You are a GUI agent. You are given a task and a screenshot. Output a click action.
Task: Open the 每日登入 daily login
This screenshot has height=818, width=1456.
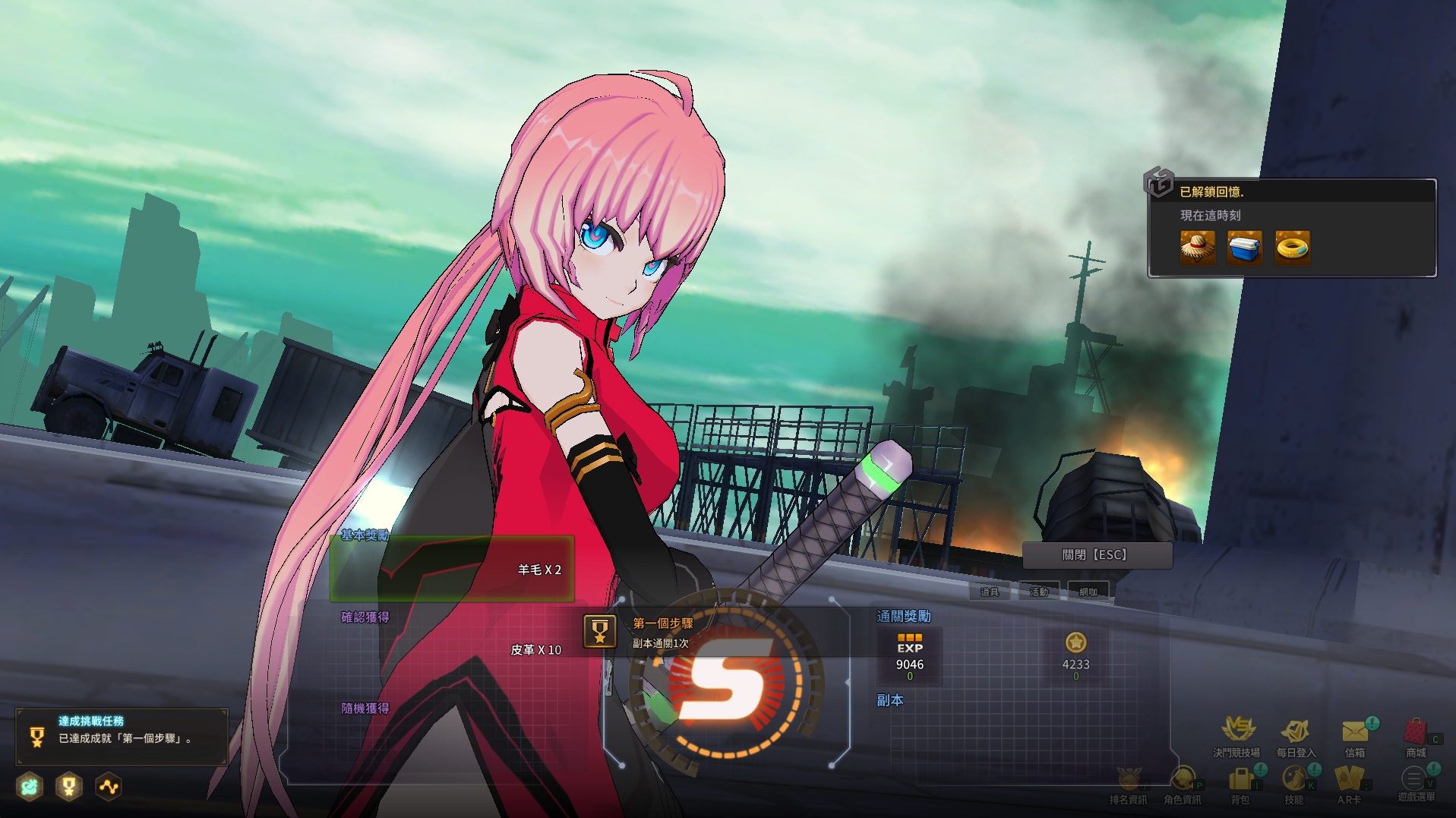pos(1295,734)
